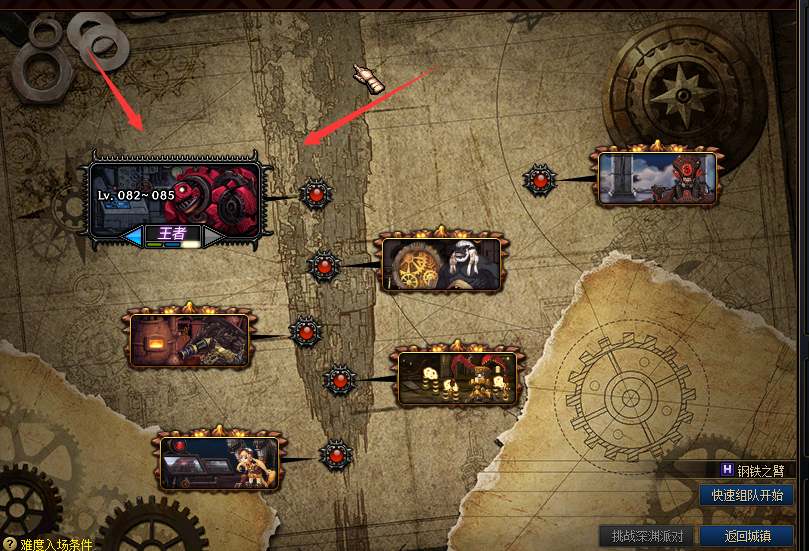809x551 pixels.
Task: Pick the dungeon with the red-plumed knight
Action: click(458, 377)
